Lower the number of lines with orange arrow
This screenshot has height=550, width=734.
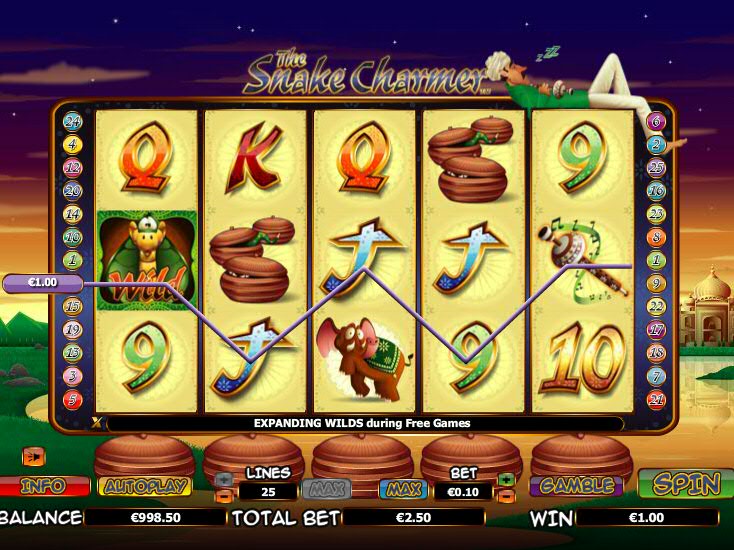click(x=223, y=496)
